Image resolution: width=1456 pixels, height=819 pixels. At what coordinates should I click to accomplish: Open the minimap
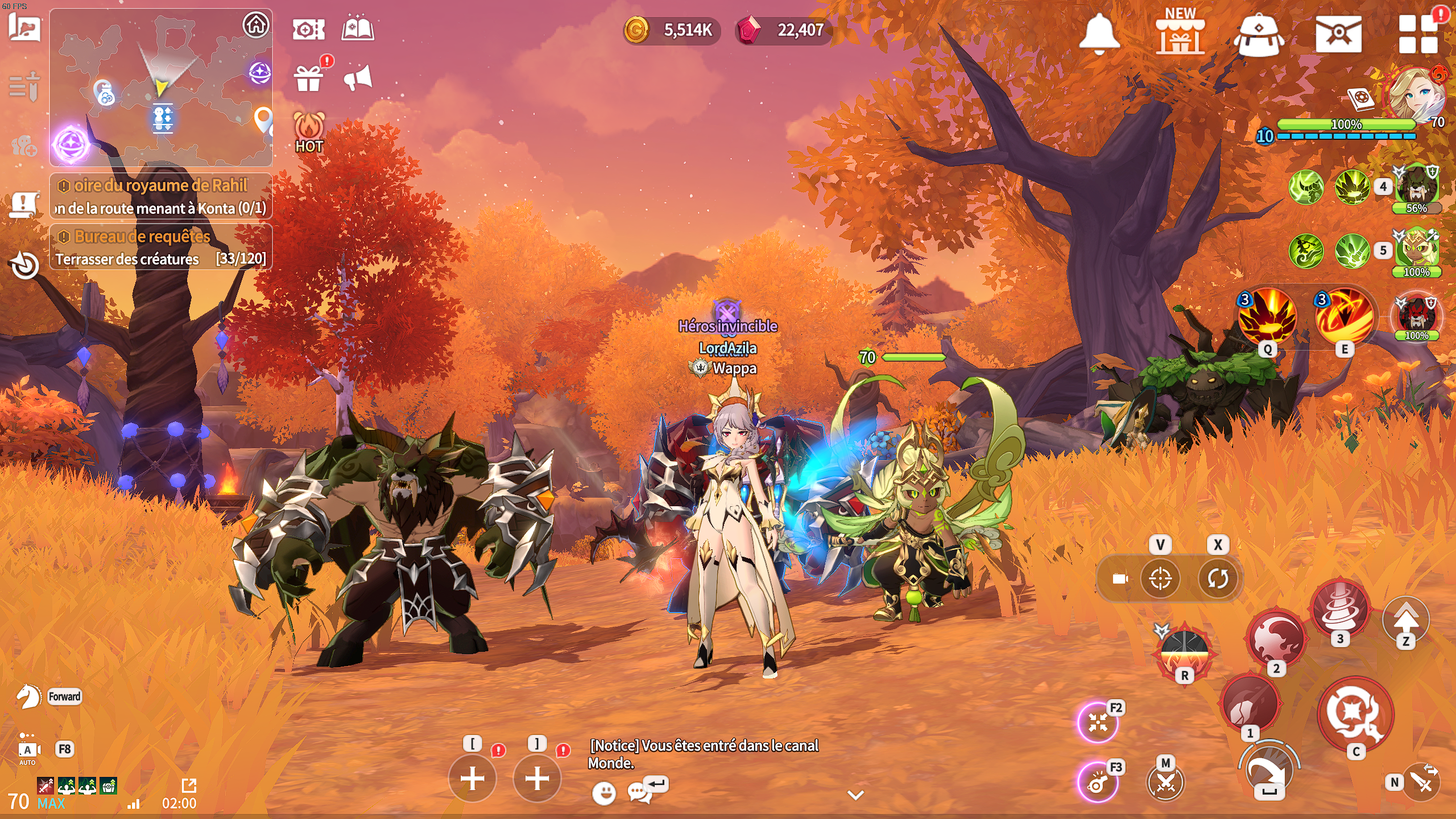(x=161, y=88)
